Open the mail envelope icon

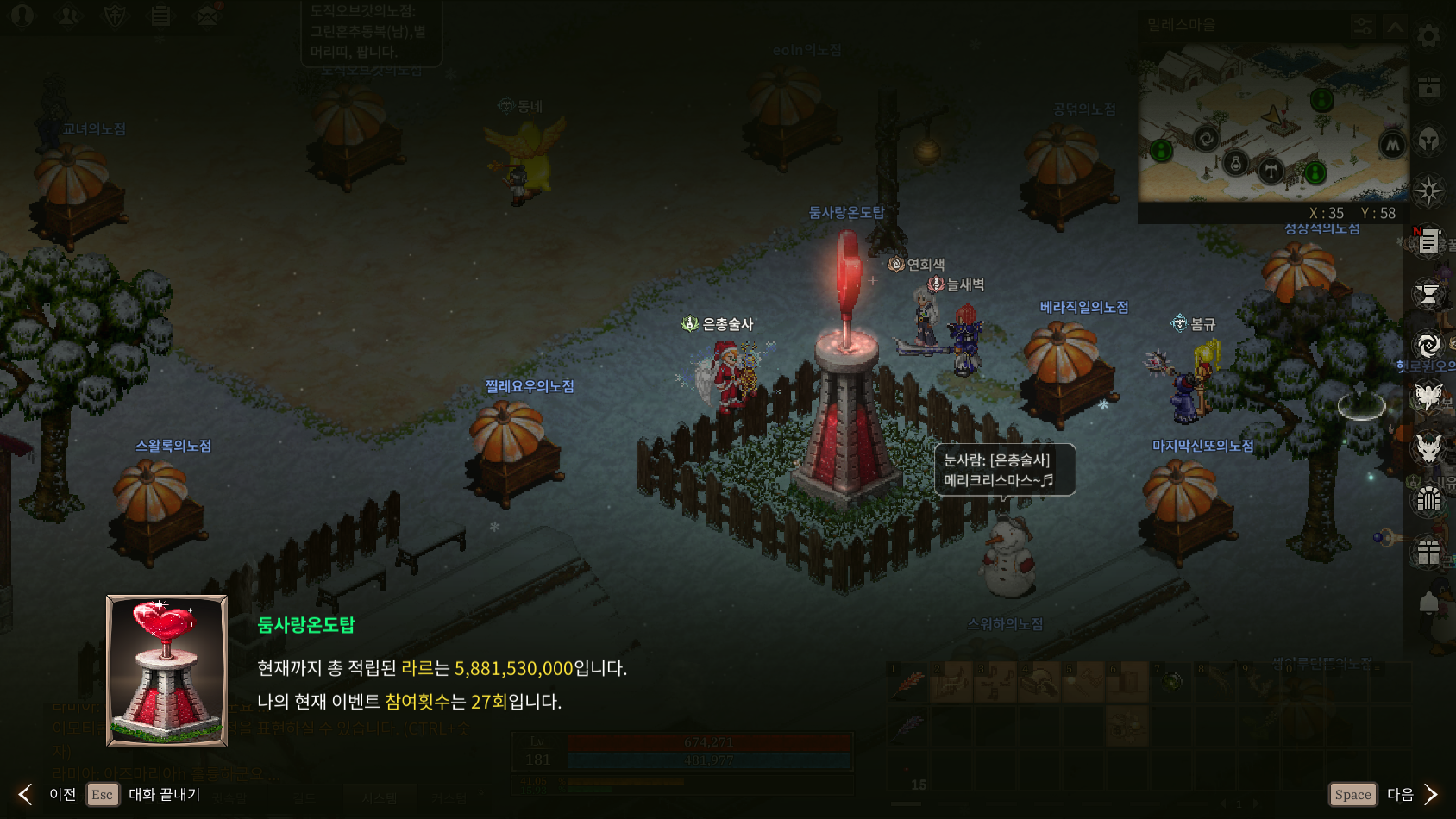207,16
